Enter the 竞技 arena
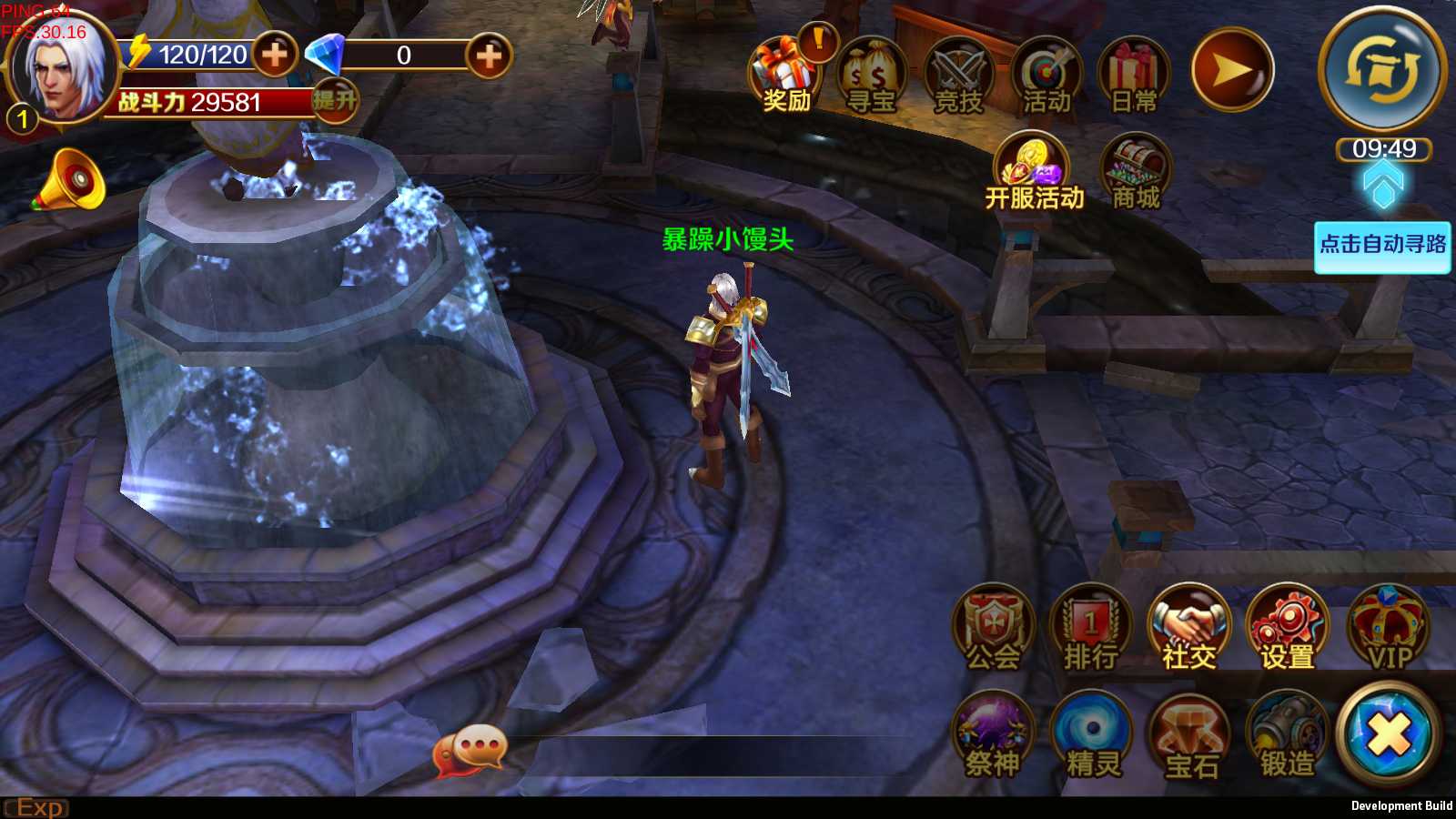This screenshot has width=1456, height=819. (x=959, y=75)
